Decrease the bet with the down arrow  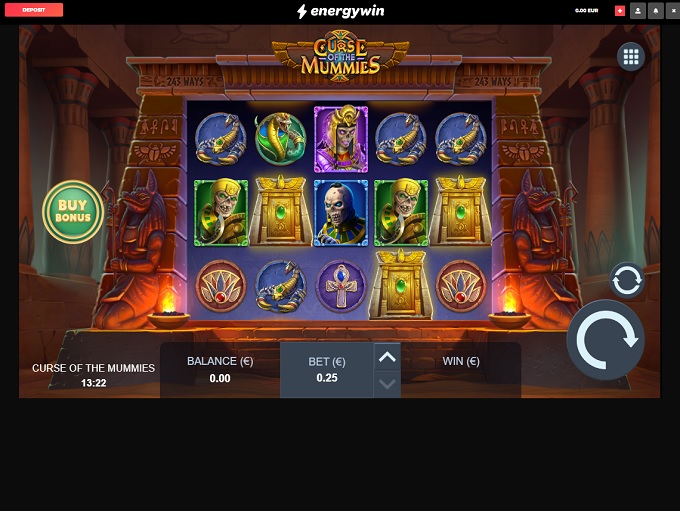pos(387,384)
